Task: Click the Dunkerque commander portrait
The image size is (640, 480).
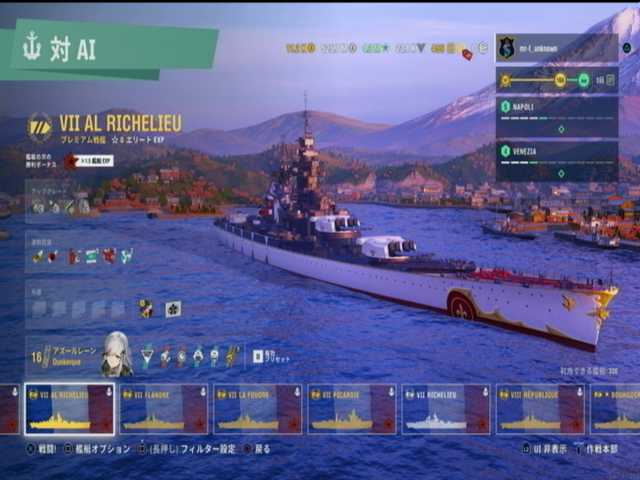Action: point(116,355)
